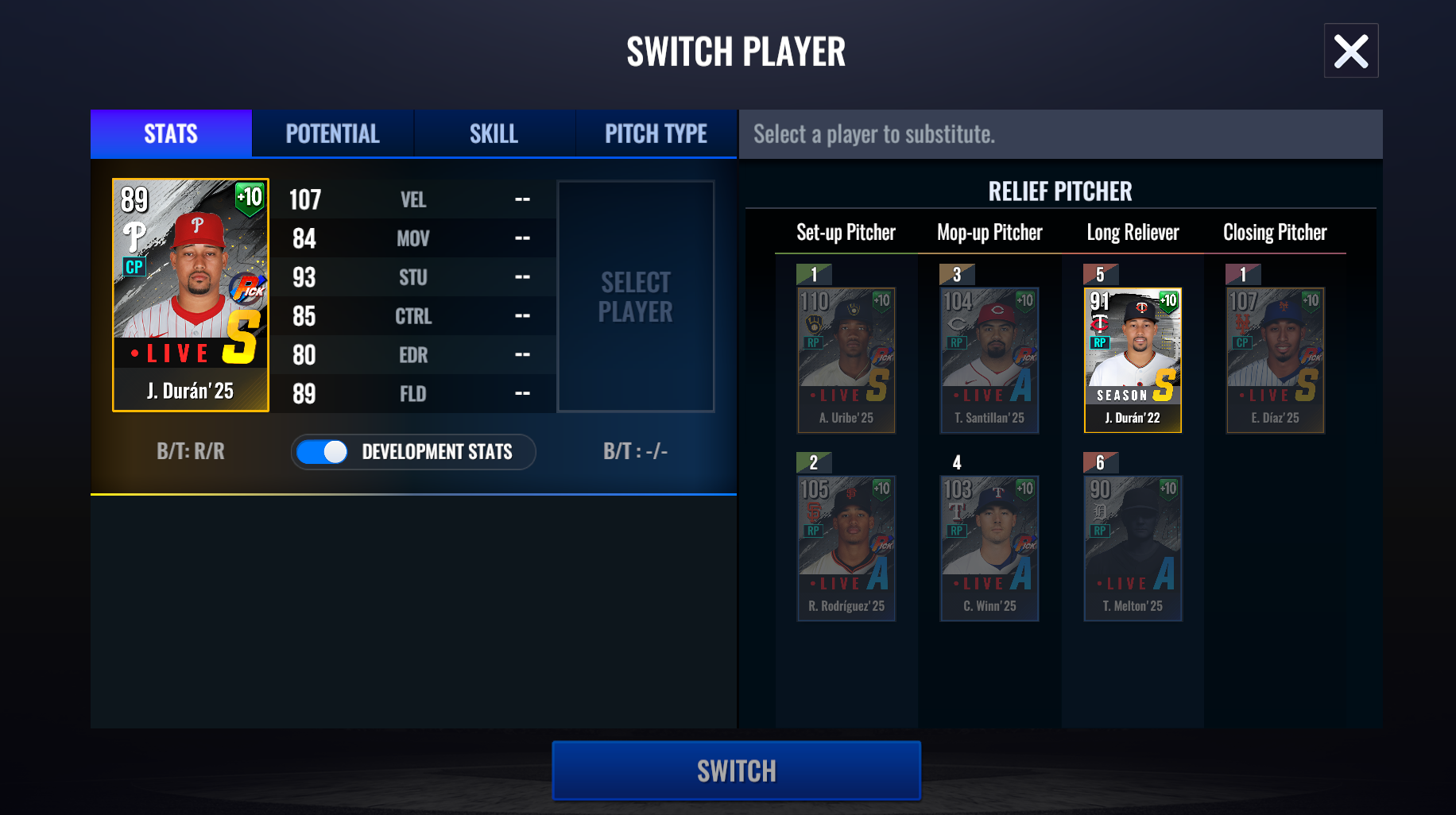Select the Stats tab
Image resolution: width=1456 pixels, height=815 pixels.
click(171, 133)
